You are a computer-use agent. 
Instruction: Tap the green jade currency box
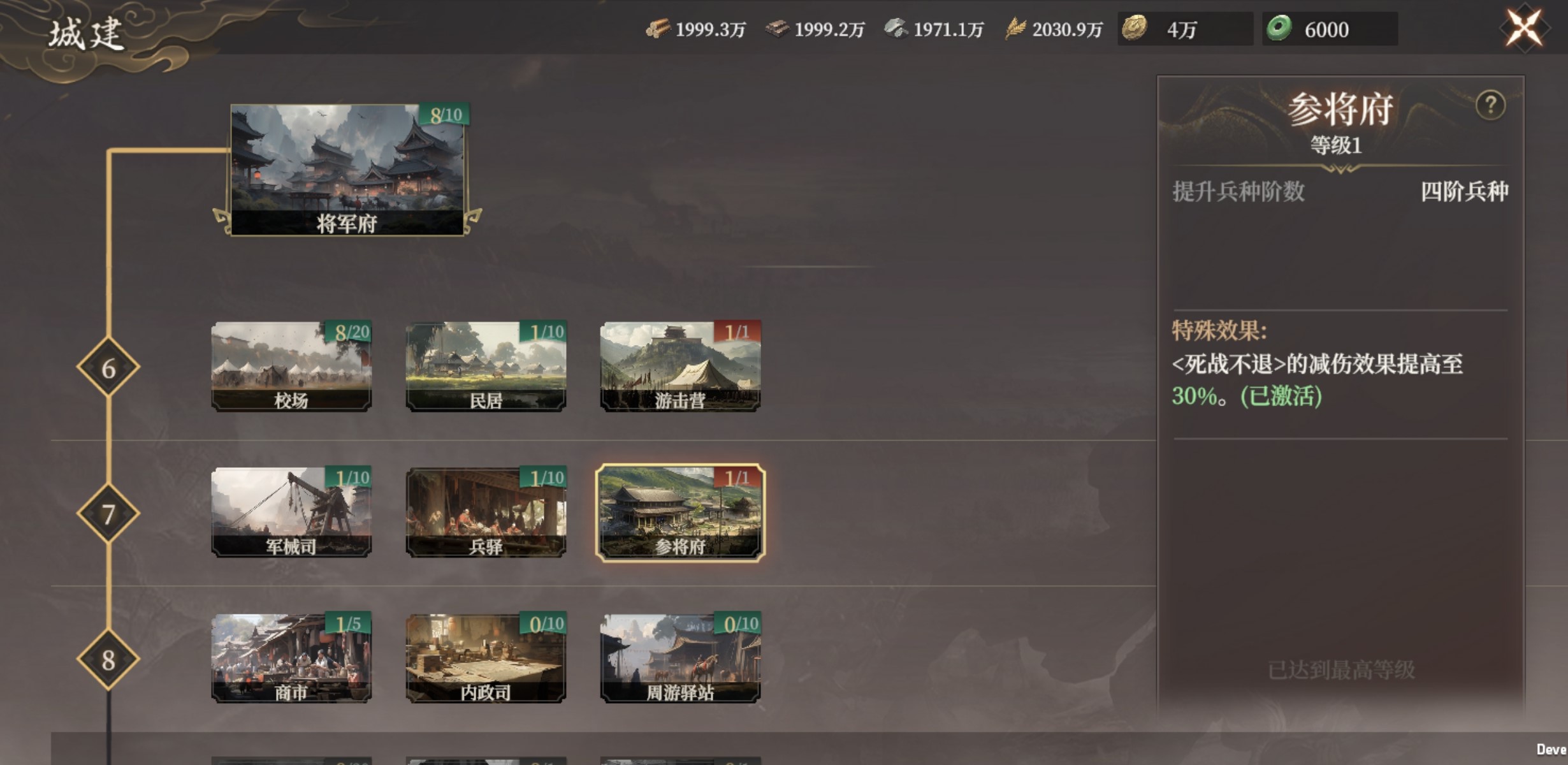coord(1329,29)
